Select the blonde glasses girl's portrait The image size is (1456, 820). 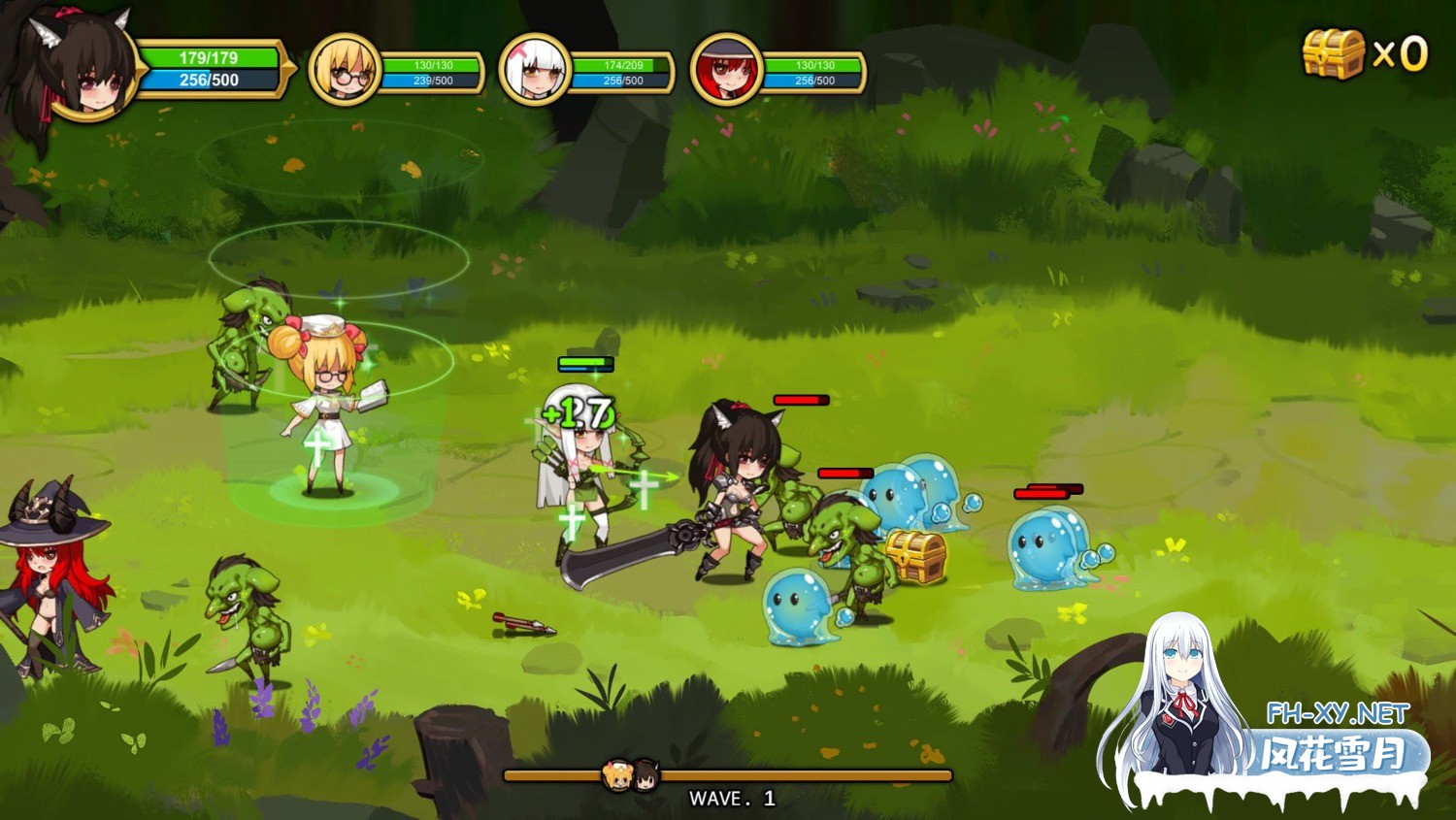click(344, 70)
